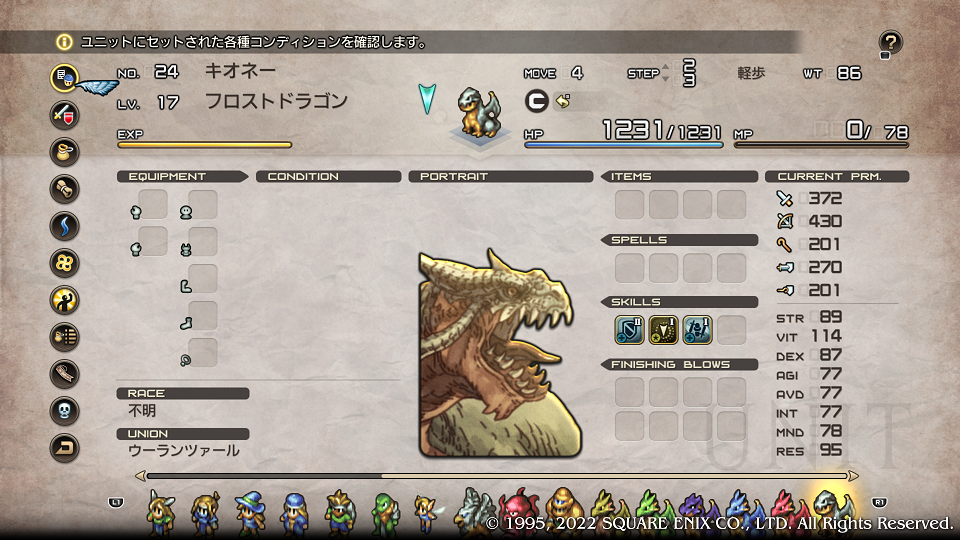
Task: Select the sword and potion sidebar icon
Action: tap(65, 113)
